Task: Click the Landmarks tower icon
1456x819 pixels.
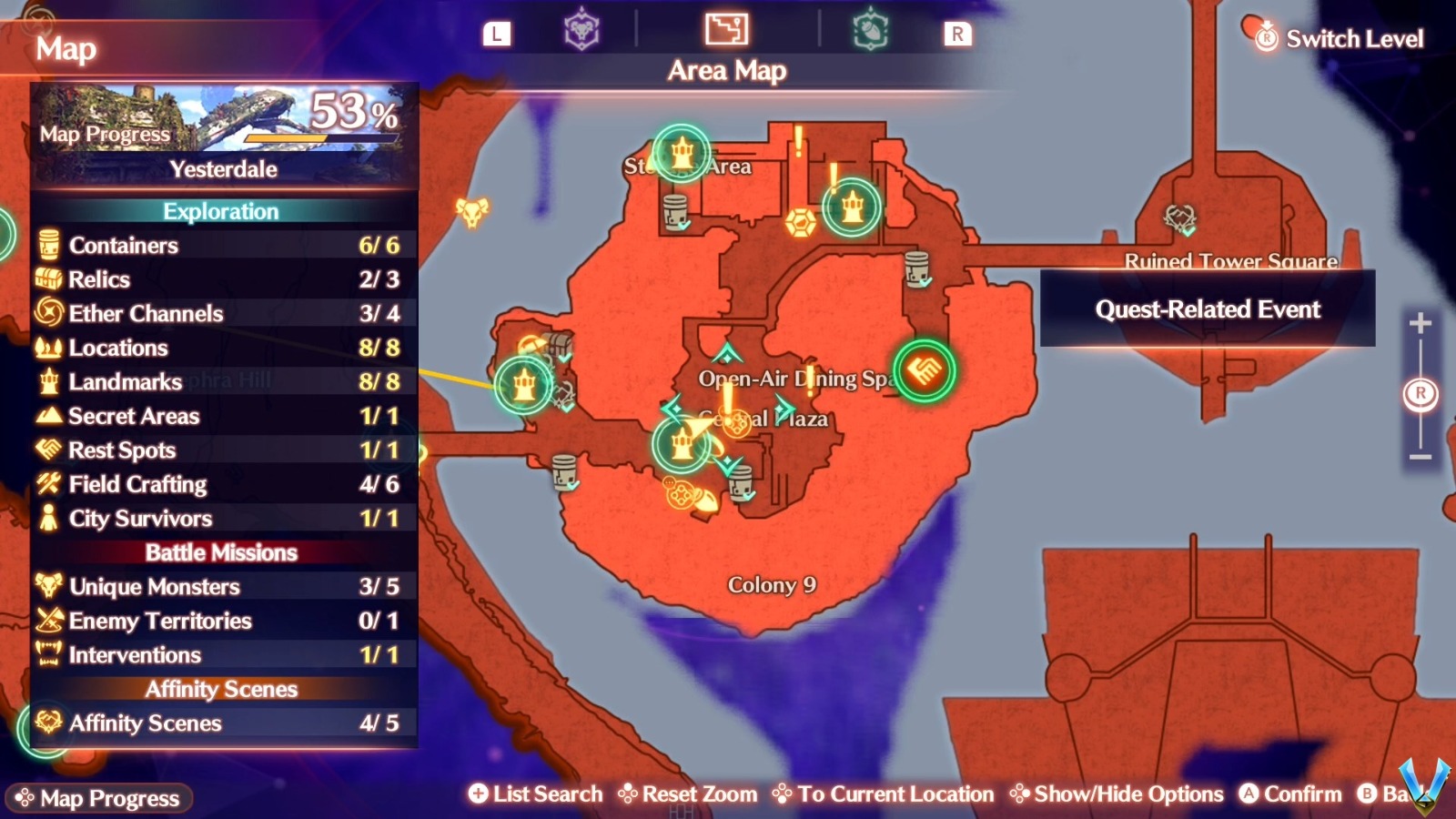Action: pos(47,382)
